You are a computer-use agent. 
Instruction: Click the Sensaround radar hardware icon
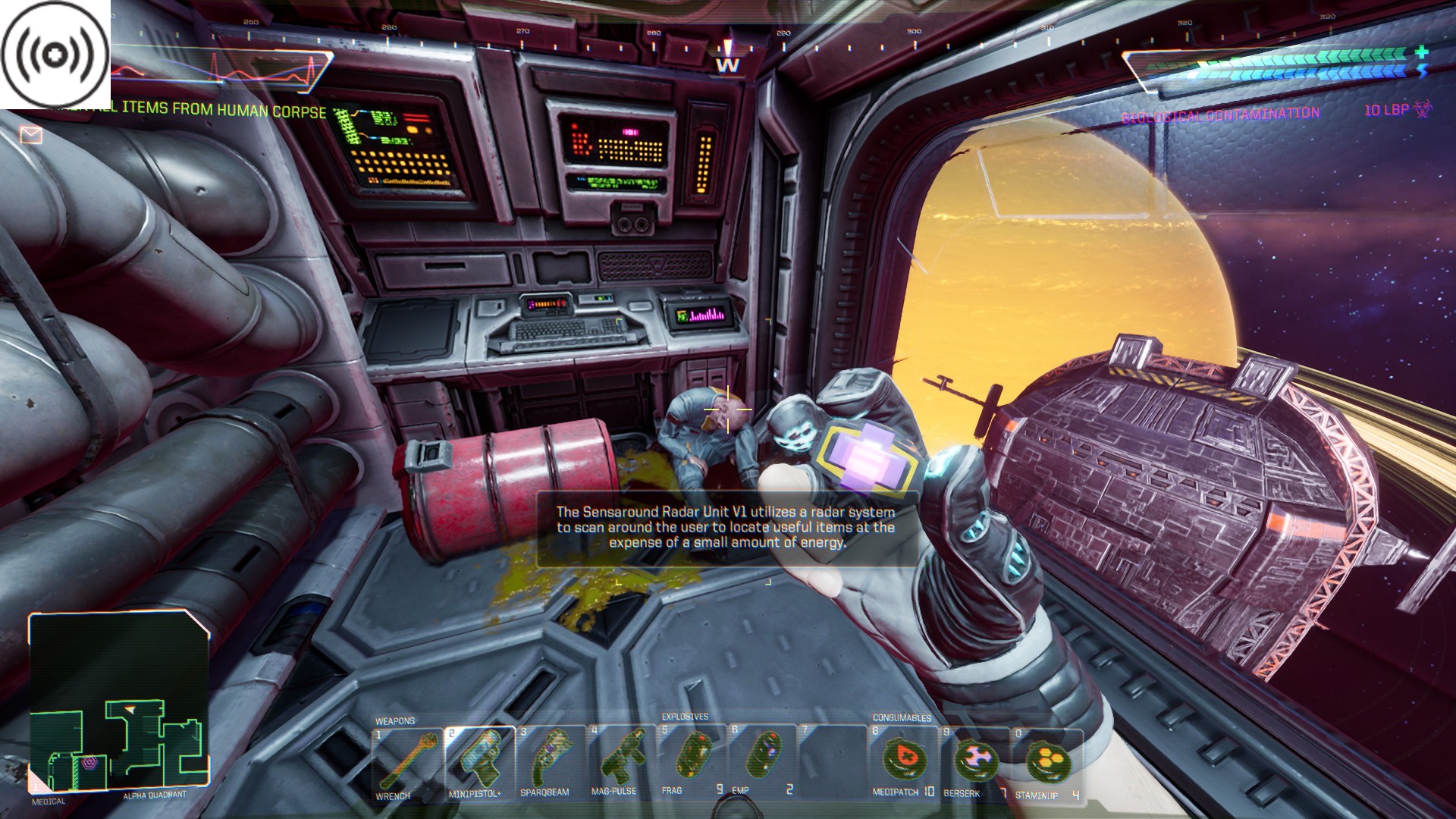click(55, 55)
